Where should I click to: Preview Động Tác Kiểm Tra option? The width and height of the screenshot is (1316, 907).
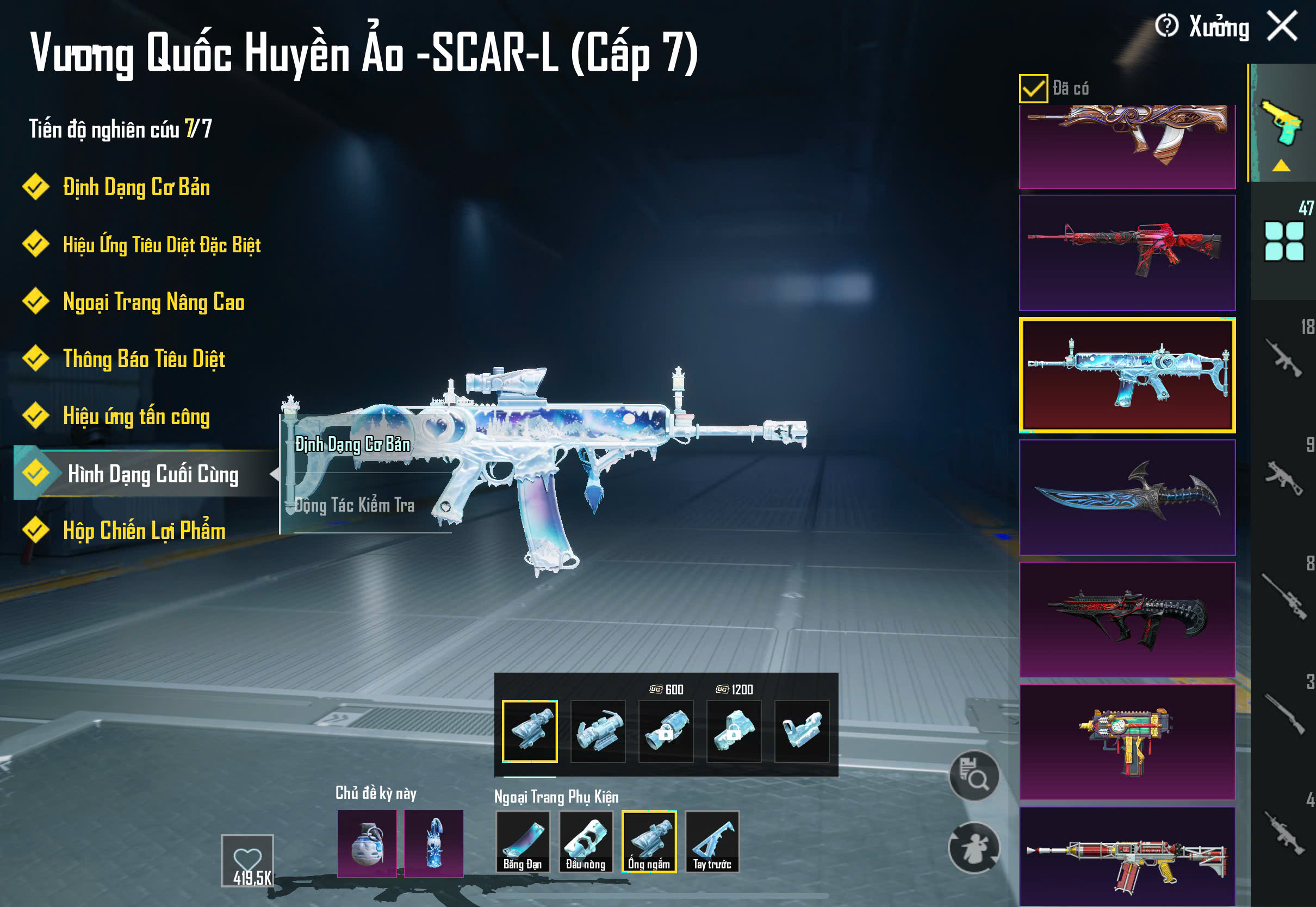pyautogui.click(x=355, y=505)
